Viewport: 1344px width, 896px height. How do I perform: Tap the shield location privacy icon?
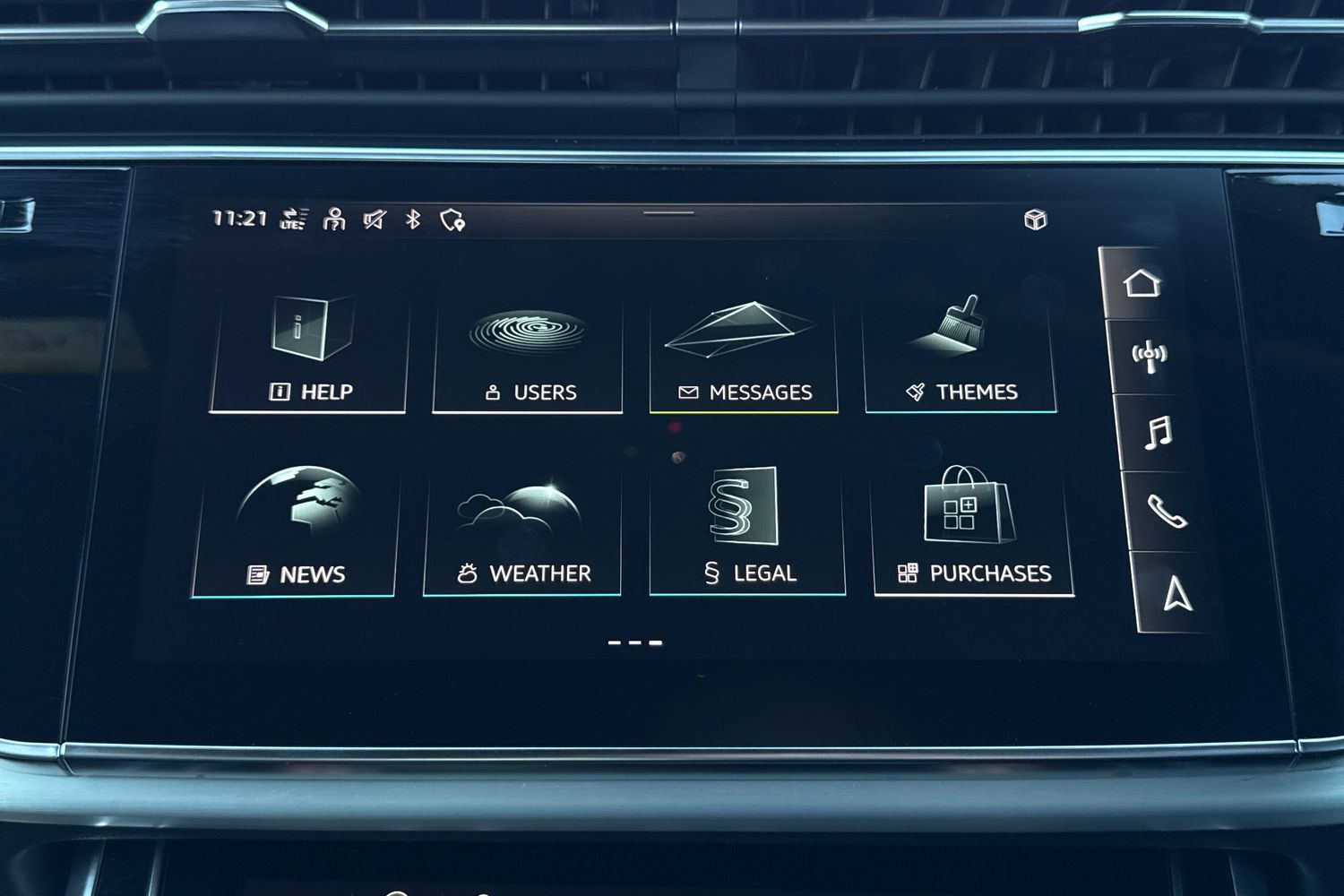pyautogui.click(x=452, y=220)
